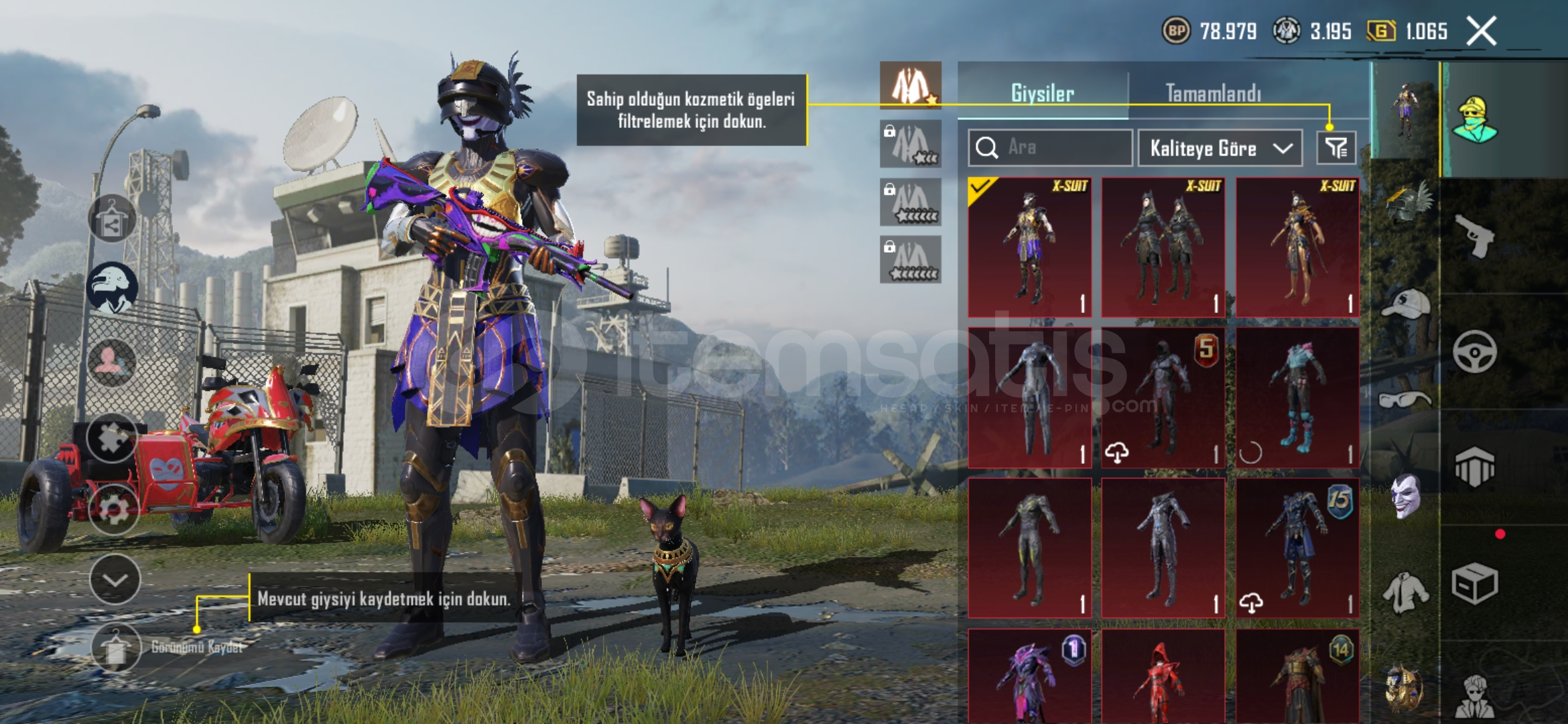Screen dimensions: 1568x724
Task: Open the gear settings button
Action: (113, 509)
